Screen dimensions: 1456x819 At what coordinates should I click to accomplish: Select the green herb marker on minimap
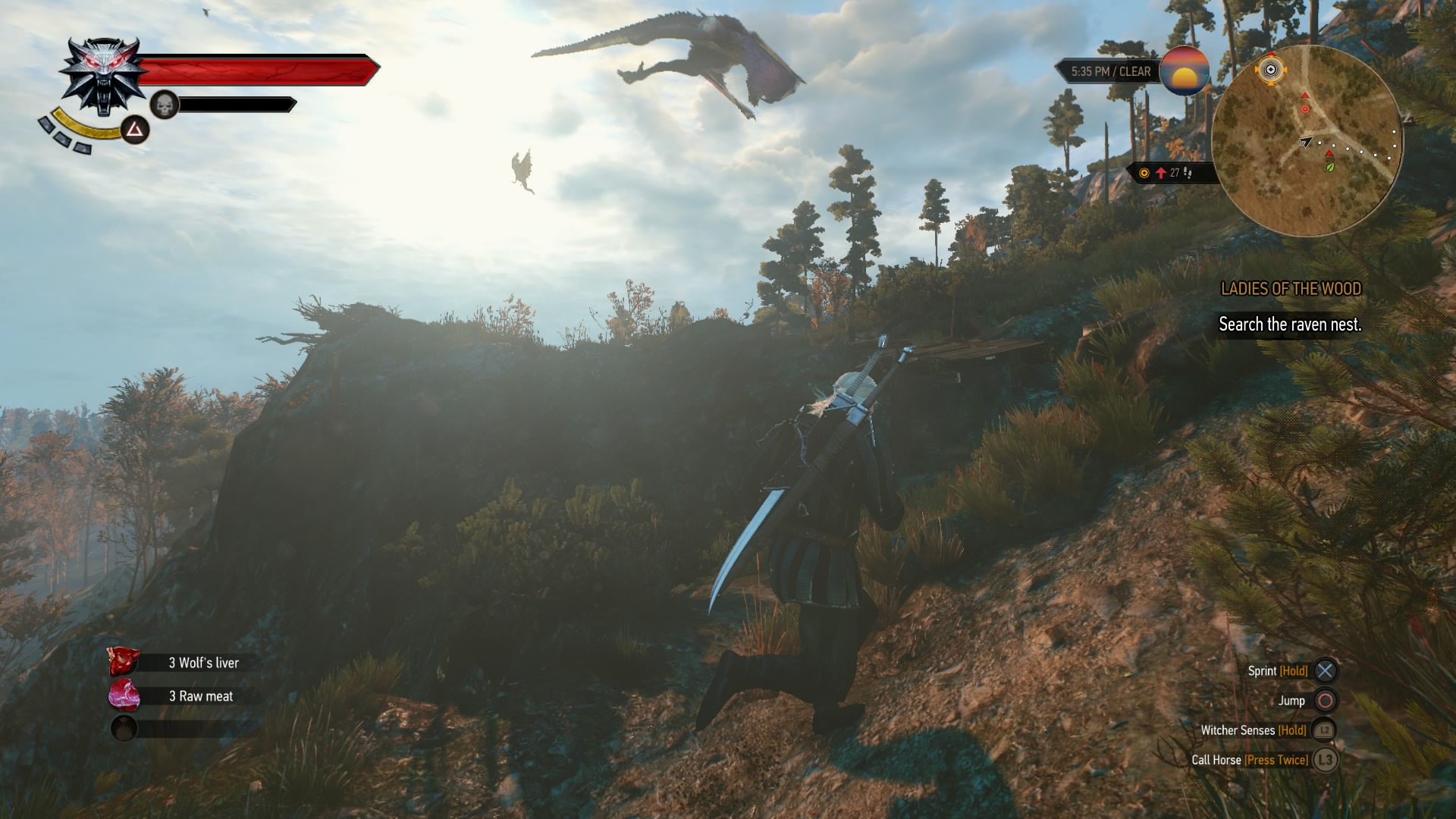(x=1329, y=167)
